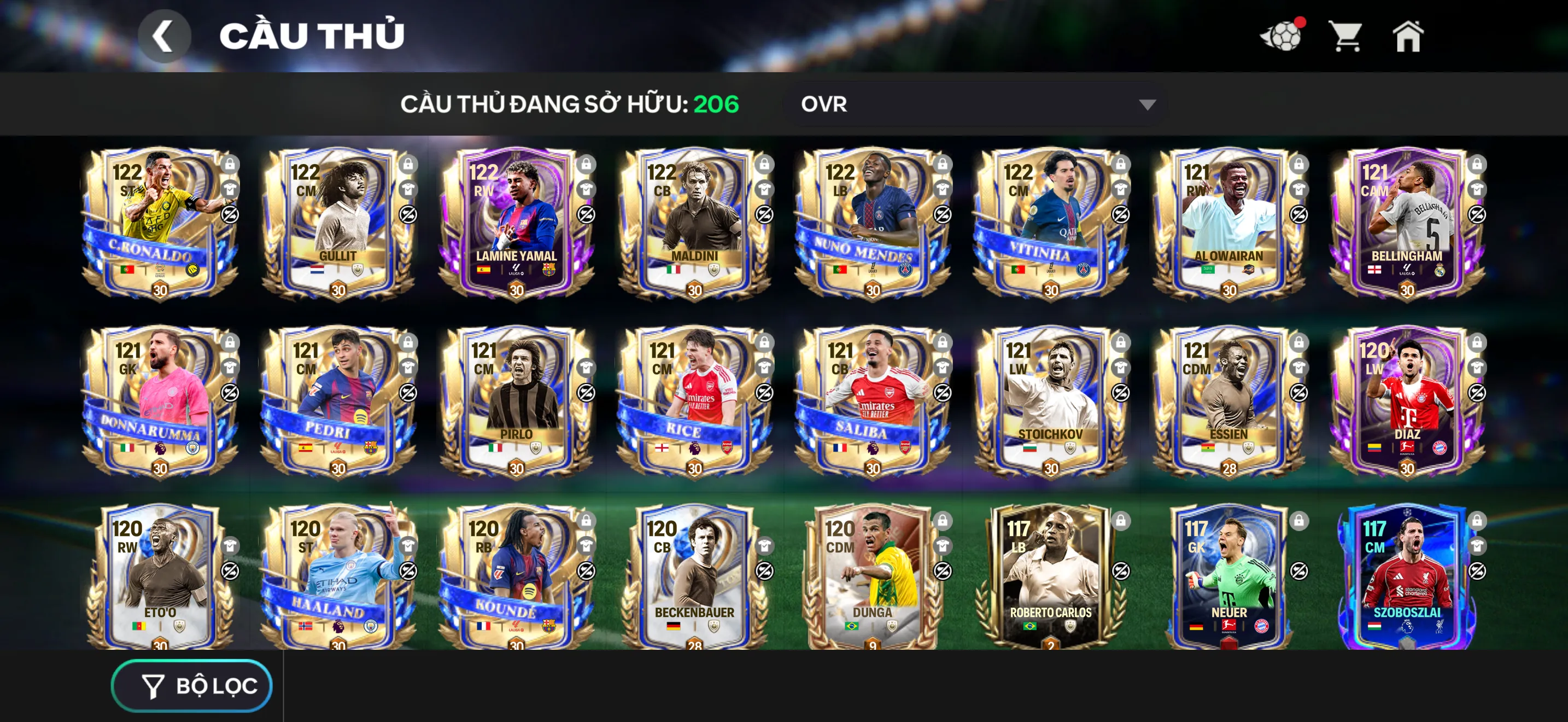
Task: Return to main screen via the home icon
Action: (1408, 38)
